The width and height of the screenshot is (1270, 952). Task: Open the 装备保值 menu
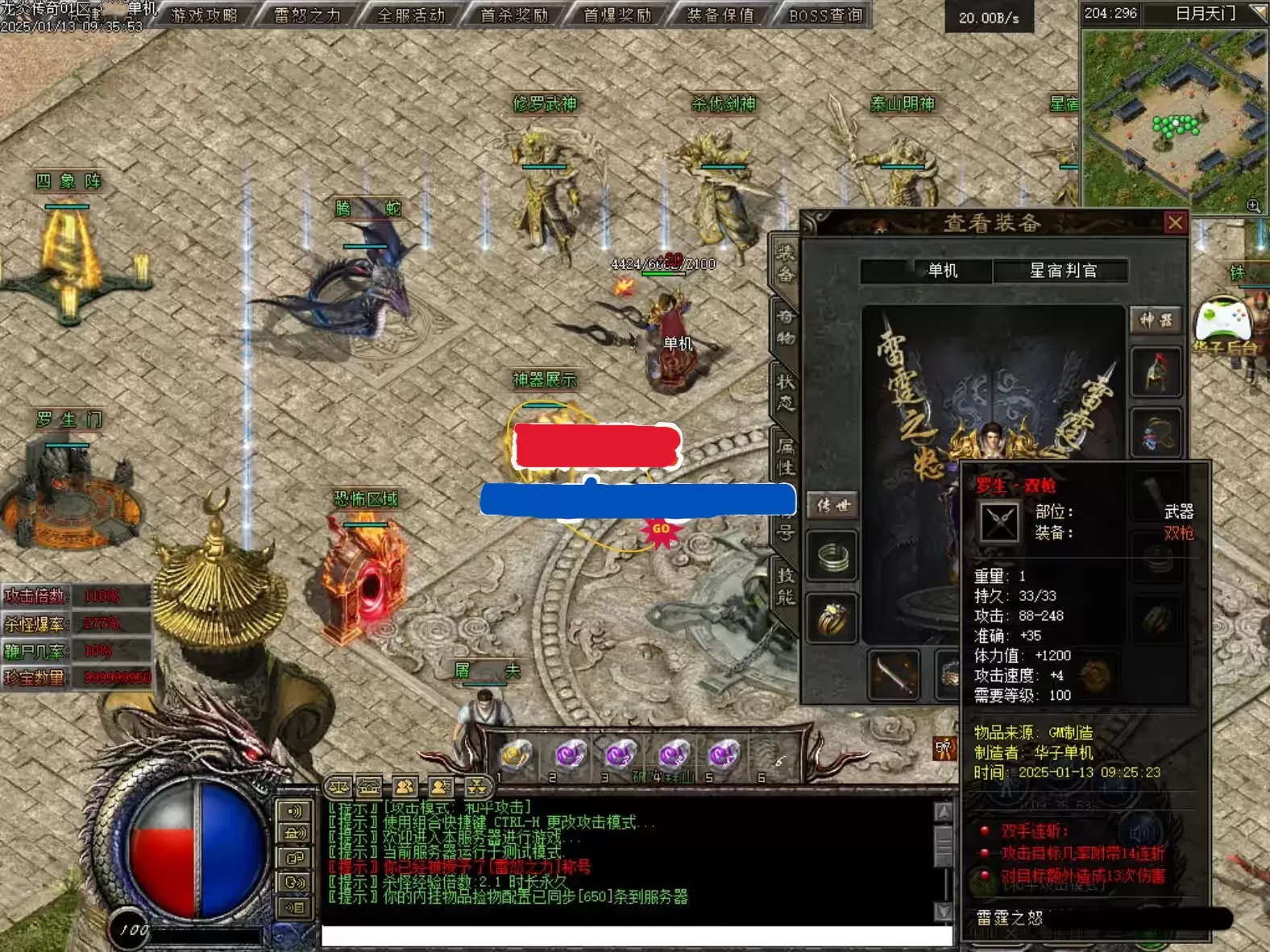tap(720, 14)
